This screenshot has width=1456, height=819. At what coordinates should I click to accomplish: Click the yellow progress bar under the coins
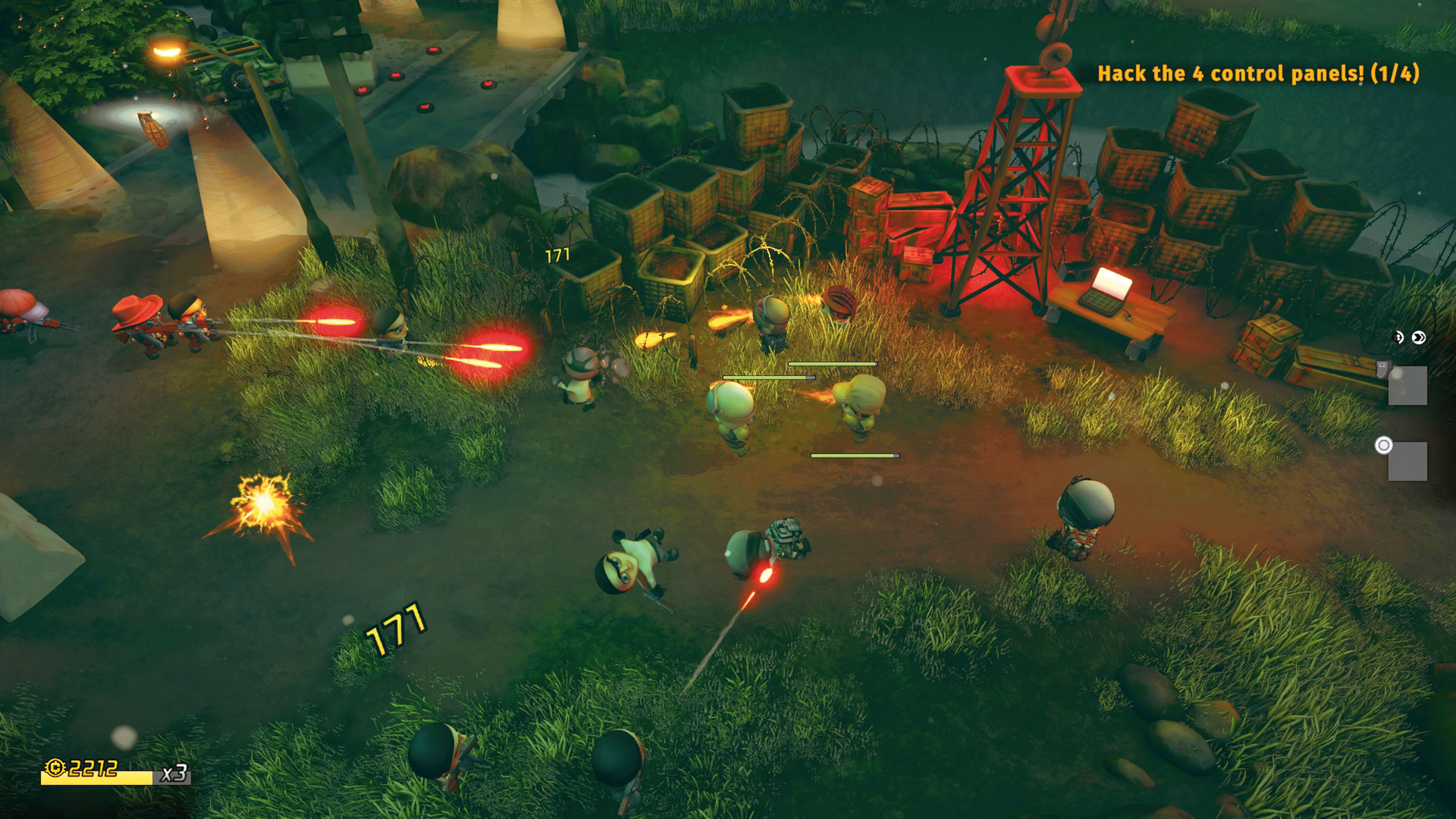pyautogui.click(x=99, y=778)
